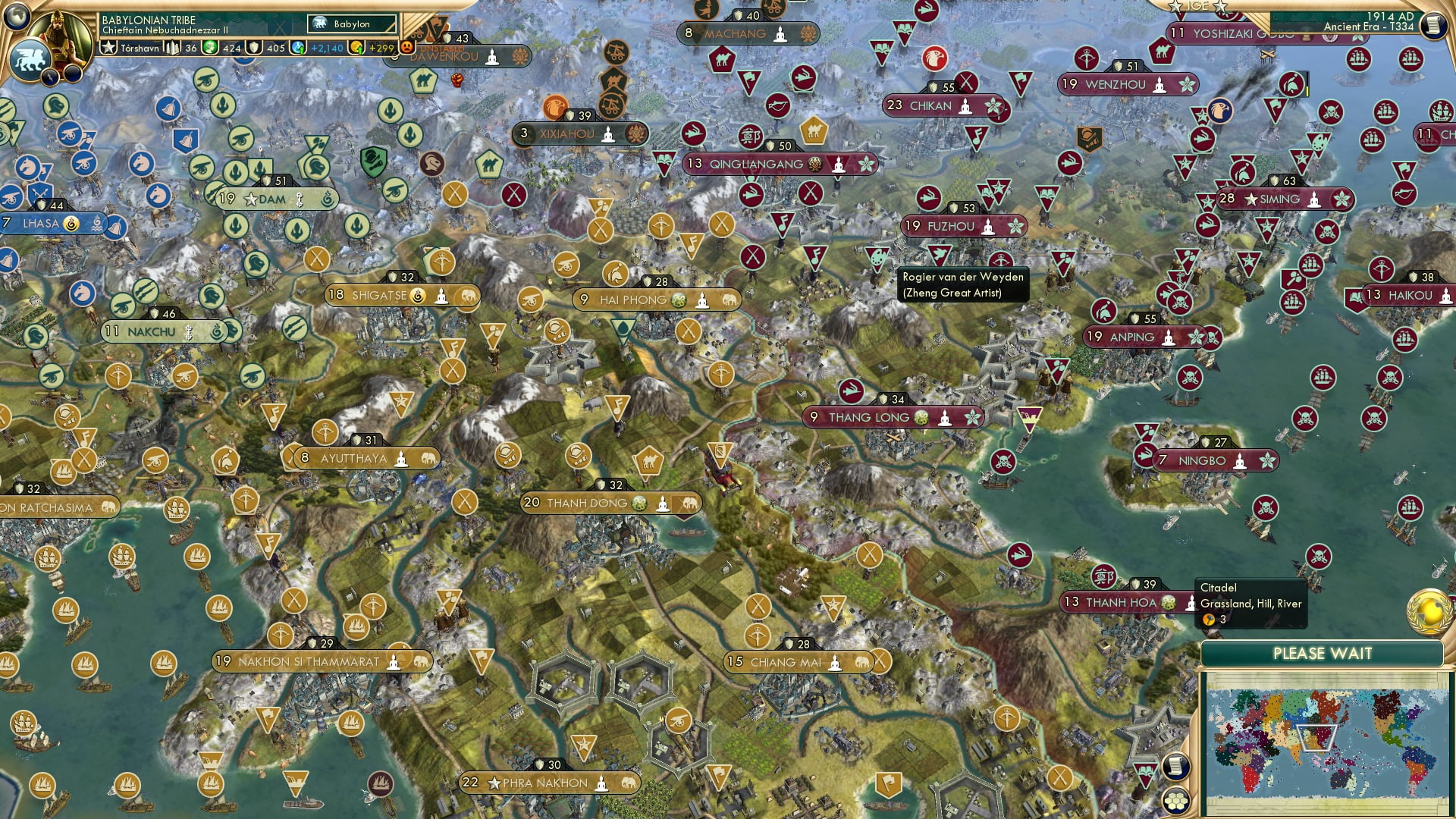Toggle the lightning icon under the leader portrait

[50, 76]
